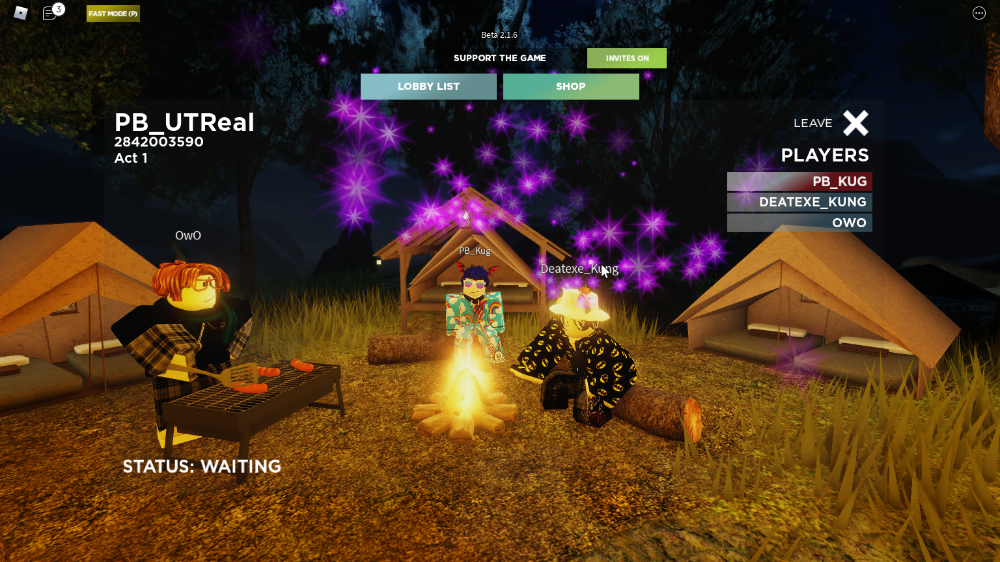Open the Lobby List
The image size is (1000, 562).
(x=428, y=87)
